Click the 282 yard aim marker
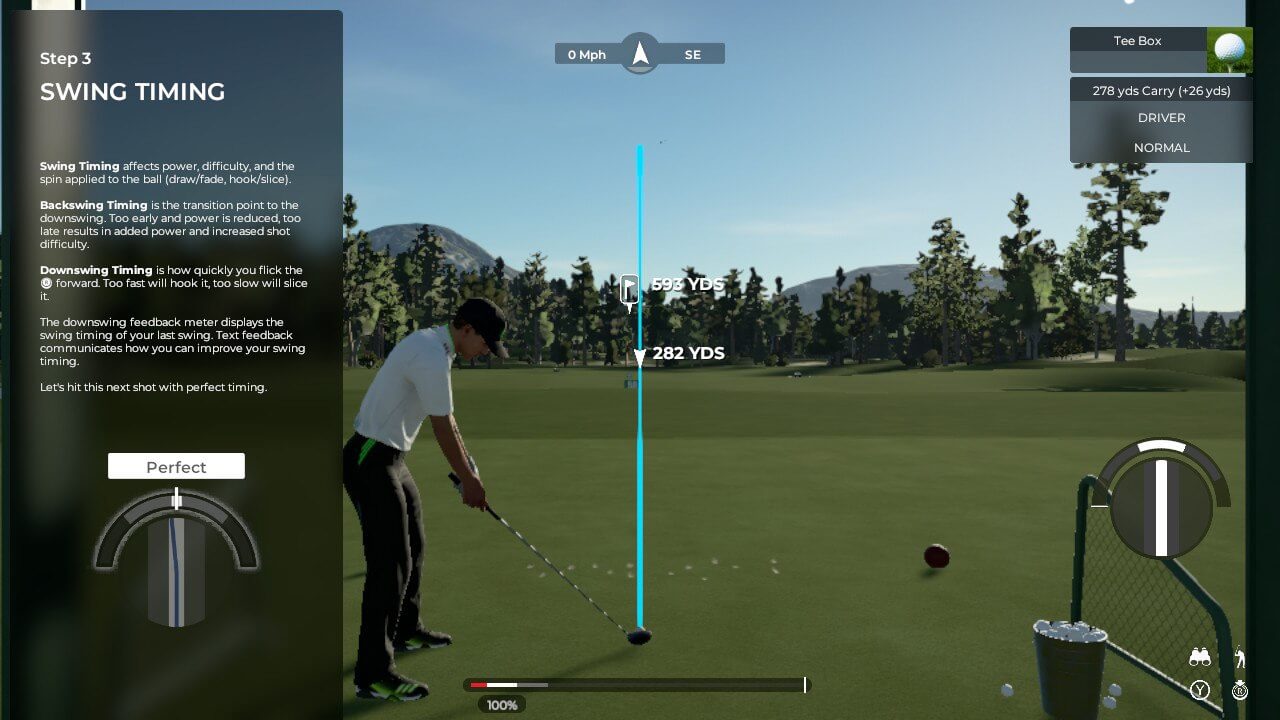The height and width of the screenshot is (720, 1280). click(640, 355)
